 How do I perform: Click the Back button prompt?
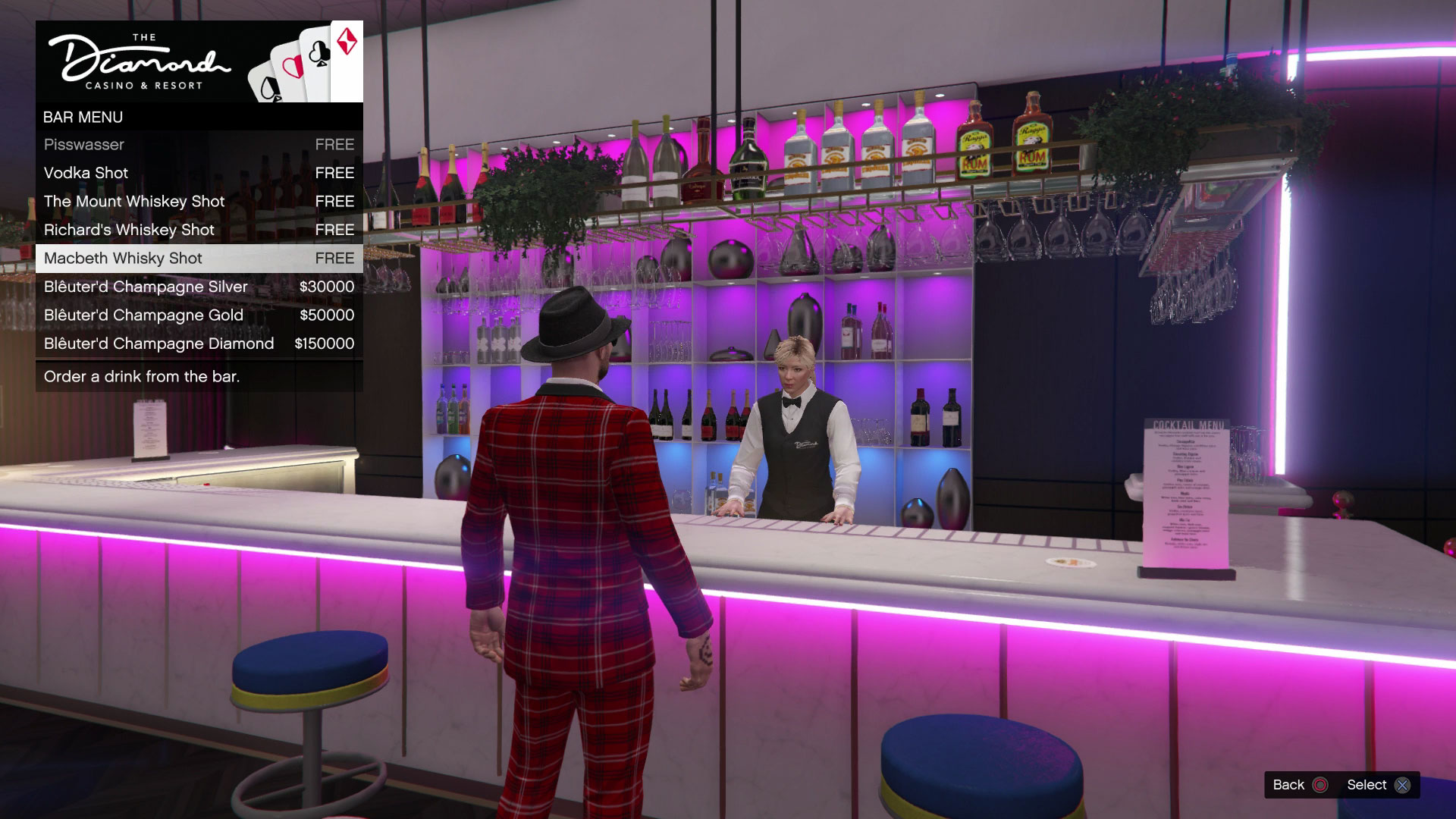[1302, 785]
